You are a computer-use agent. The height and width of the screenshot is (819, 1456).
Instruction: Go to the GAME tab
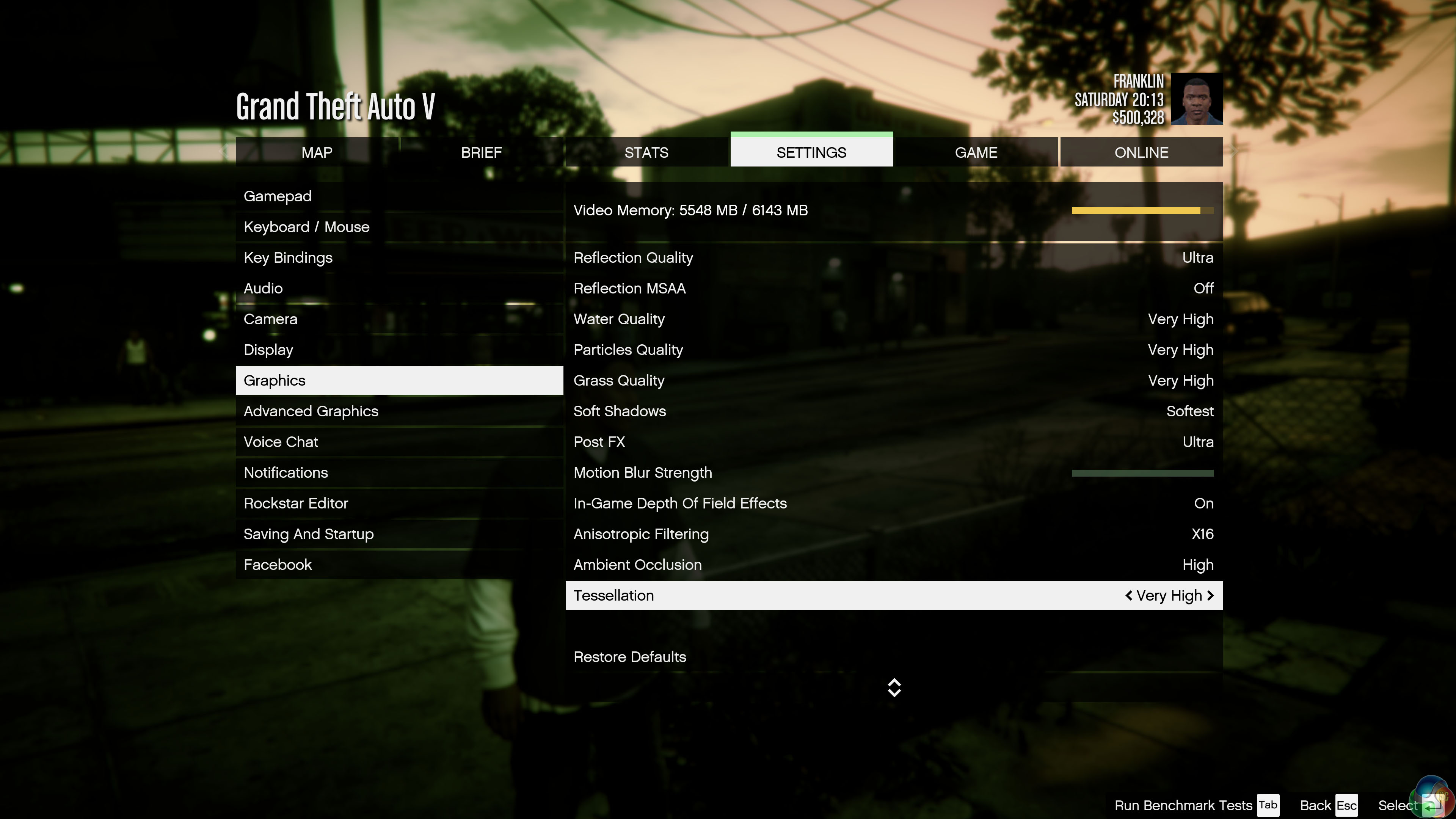(x=976, y=152)
